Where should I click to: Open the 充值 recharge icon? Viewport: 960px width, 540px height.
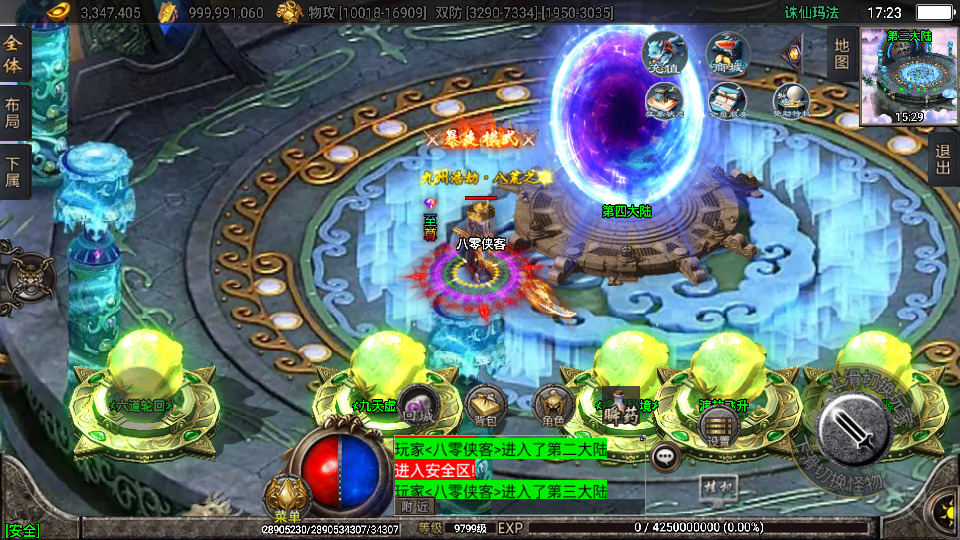664,53
